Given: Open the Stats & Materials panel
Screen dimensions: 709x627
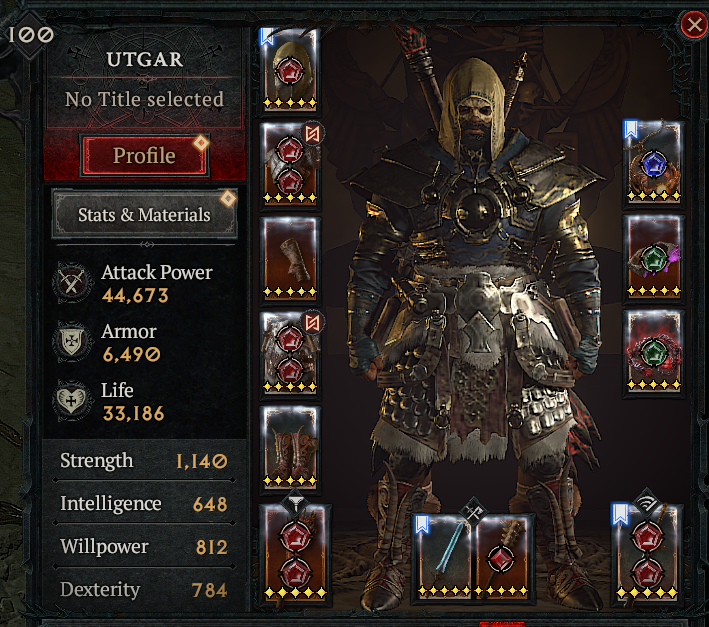Looking at the screenshot, I should [x=144, y=214].
